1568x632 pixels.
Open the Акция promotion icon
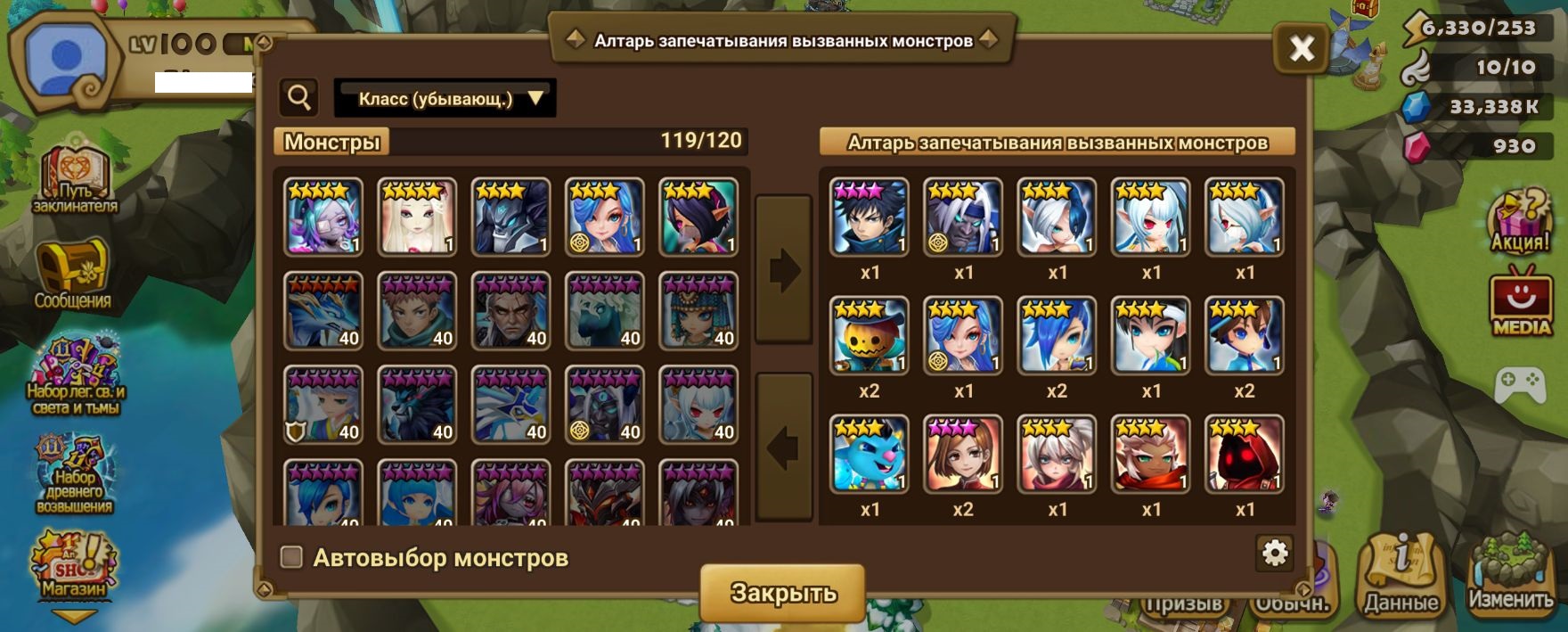[x=1521, y=221]
